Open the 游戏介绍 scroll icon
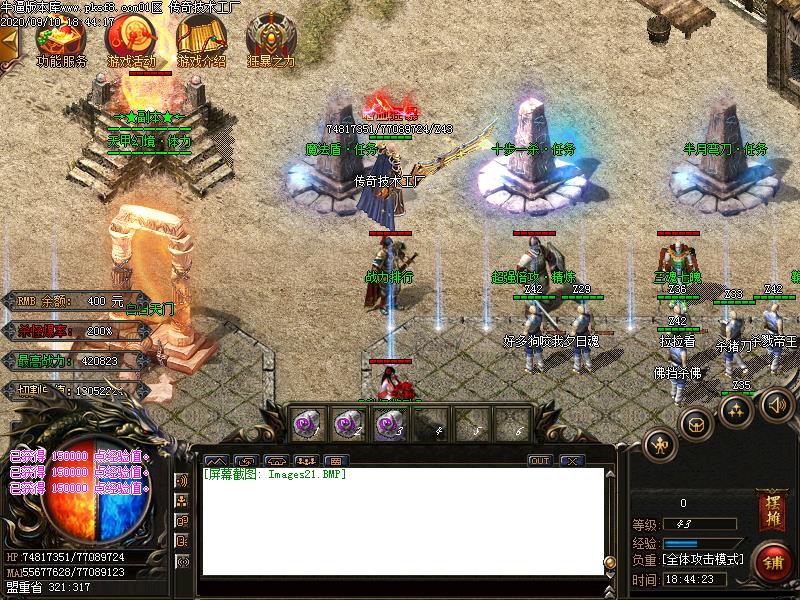Screen dimensions: 800x600 tap(201, 38)
